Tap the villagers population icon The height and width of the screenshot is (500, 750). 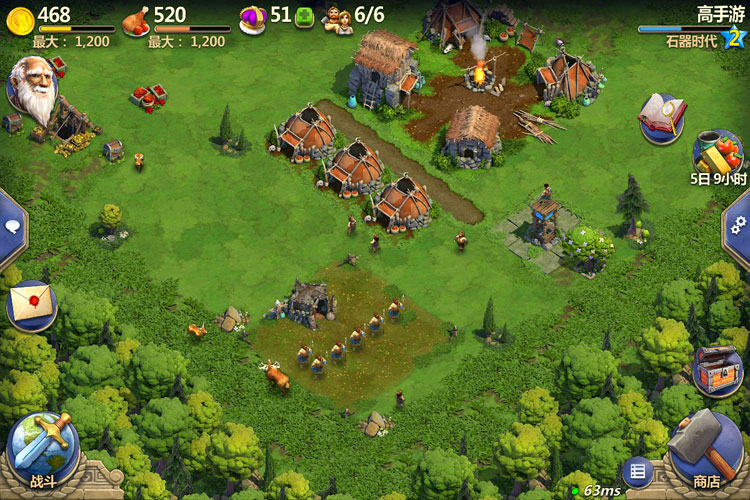338,18
